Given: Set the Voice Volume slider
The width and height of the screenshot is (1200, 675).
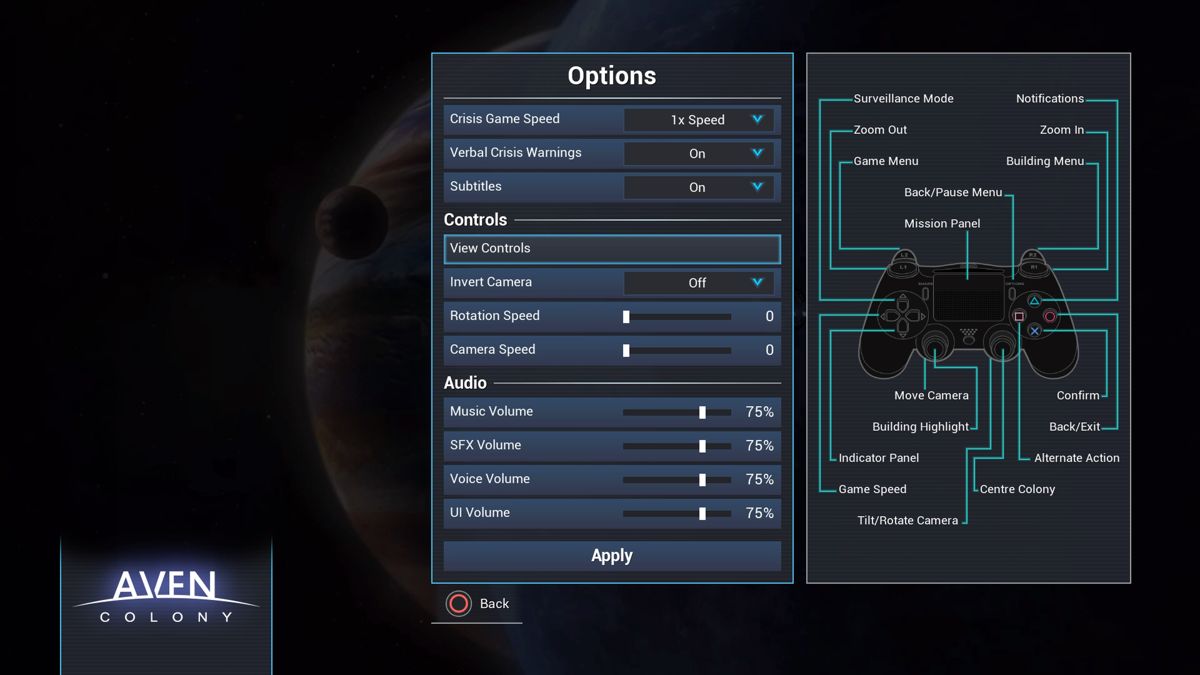Looking at the screenshot, I should pos(702,480).
